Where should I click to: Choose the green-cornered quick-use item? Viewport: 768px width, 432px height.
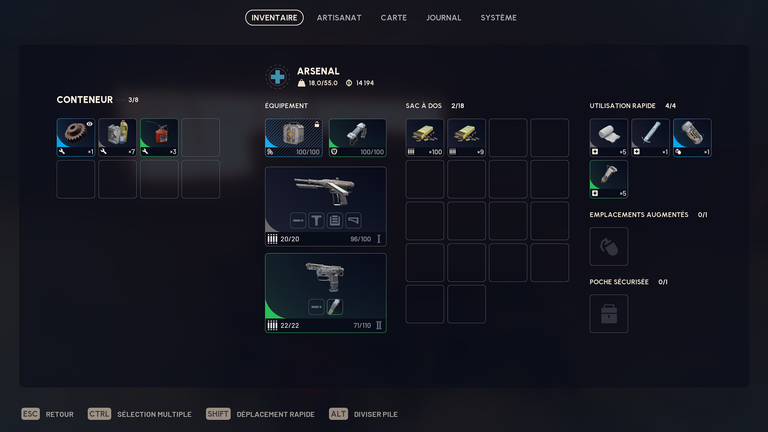[x=609, y=179]
